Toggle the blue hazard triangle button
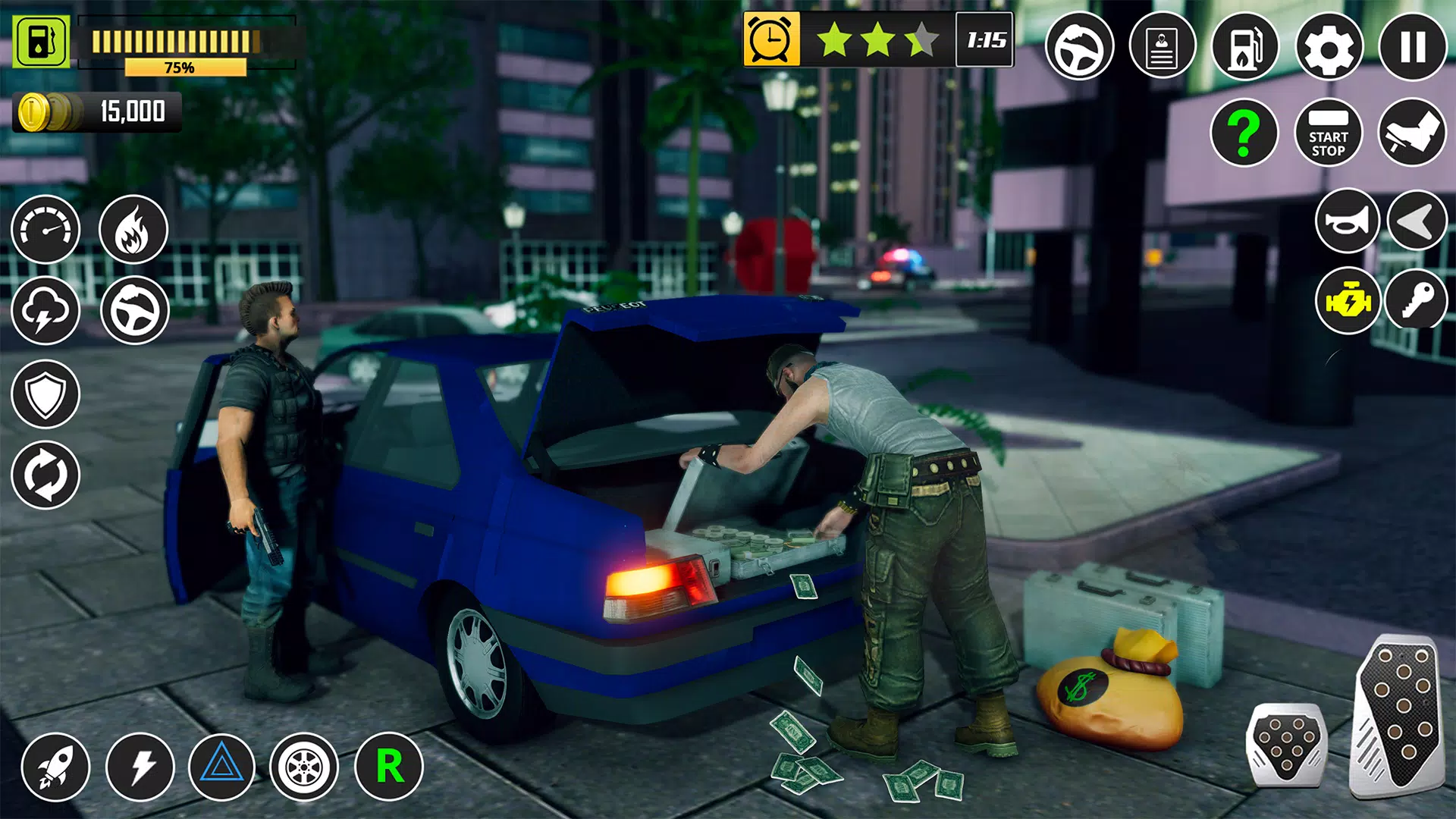The height and width of the screenshot is (819, 1456). coord(221,767)
